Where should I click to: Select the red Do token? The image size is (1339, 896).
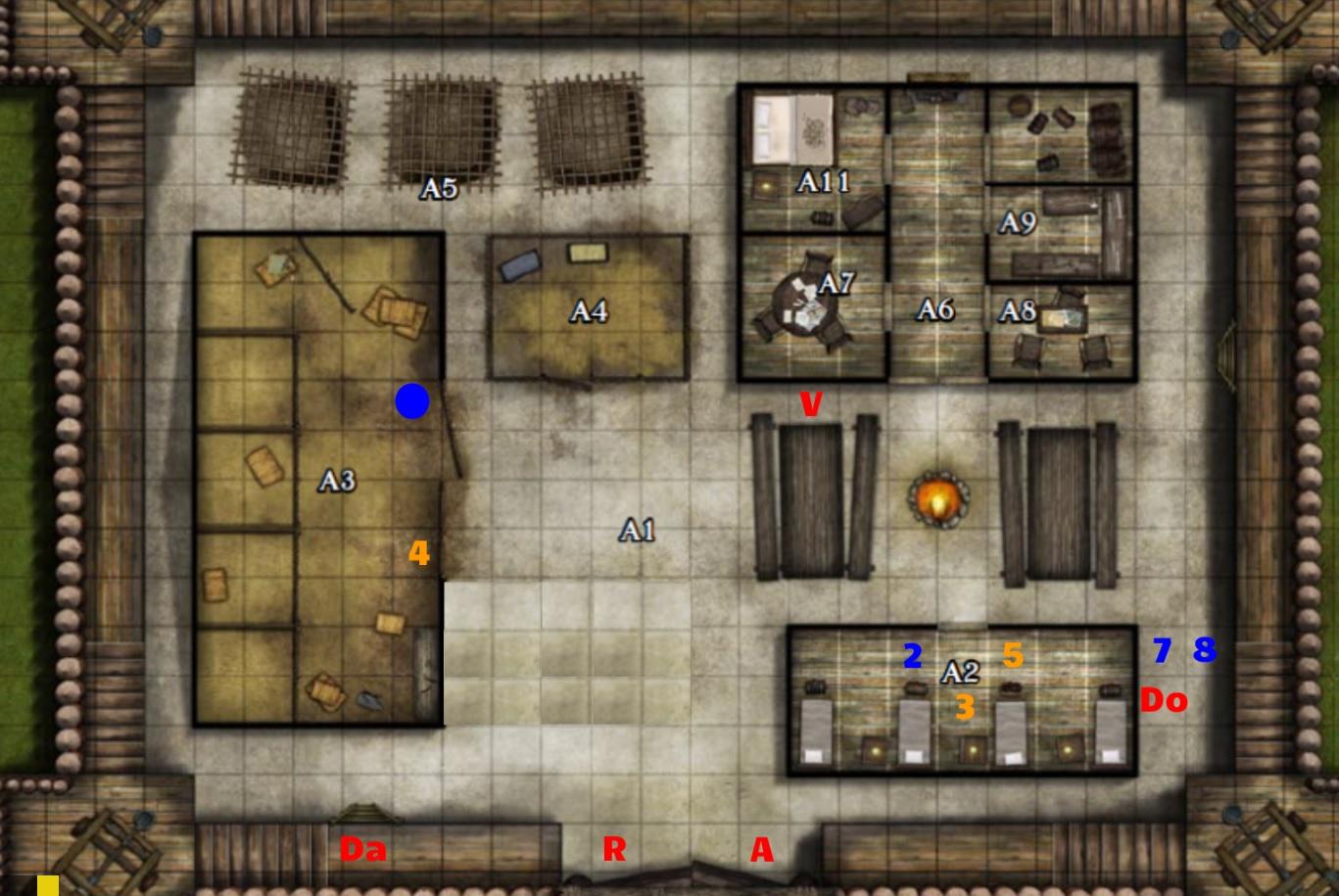point(1164,700)
